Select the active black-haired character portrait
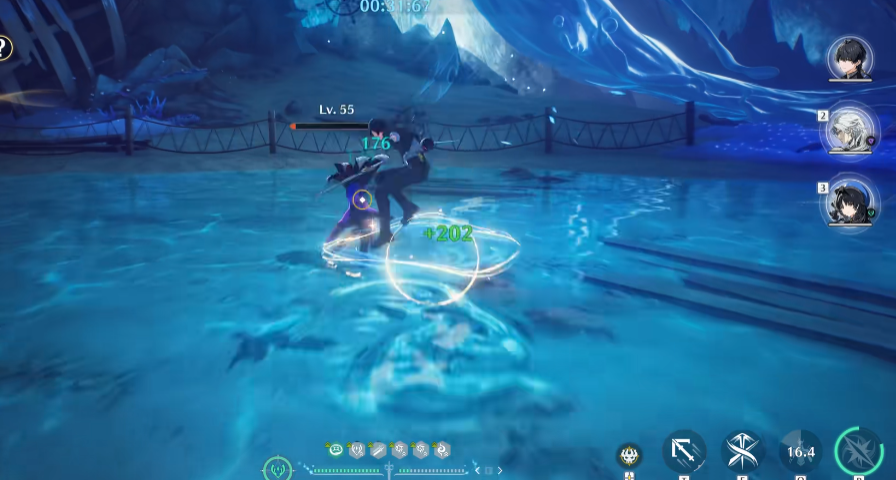Image resolution: width=896 pixels, height=480 pixels. (x=850, y=58)
